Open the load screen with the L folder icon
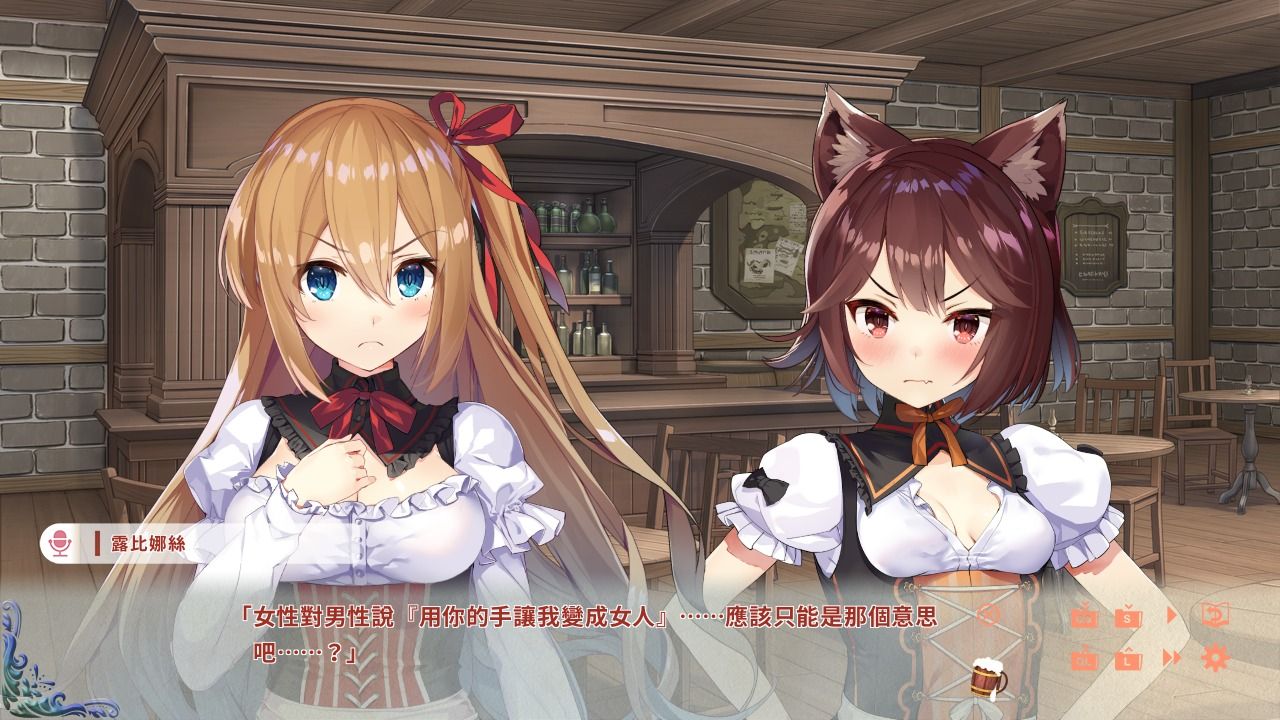1280x720 pixels. pos(1127,661)
